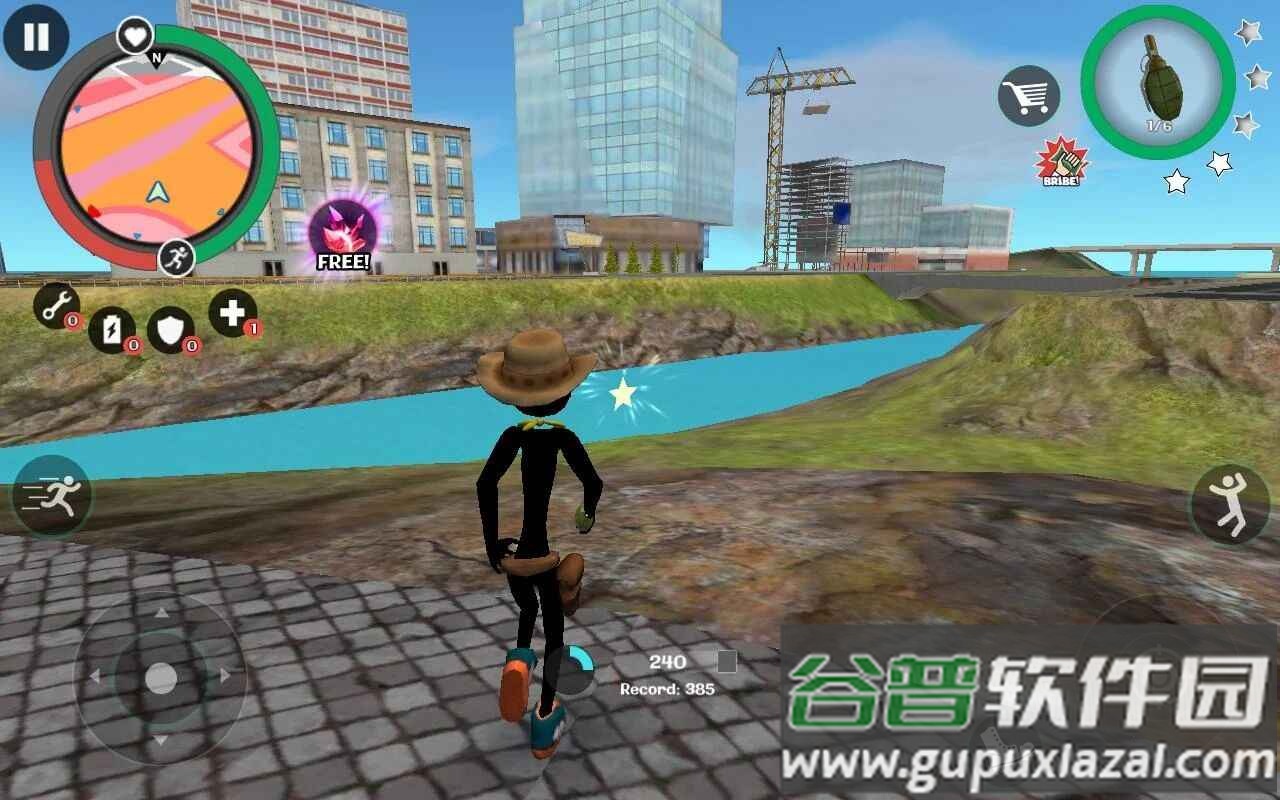Use the battery energy item
1280x800 pixels.
112,329
